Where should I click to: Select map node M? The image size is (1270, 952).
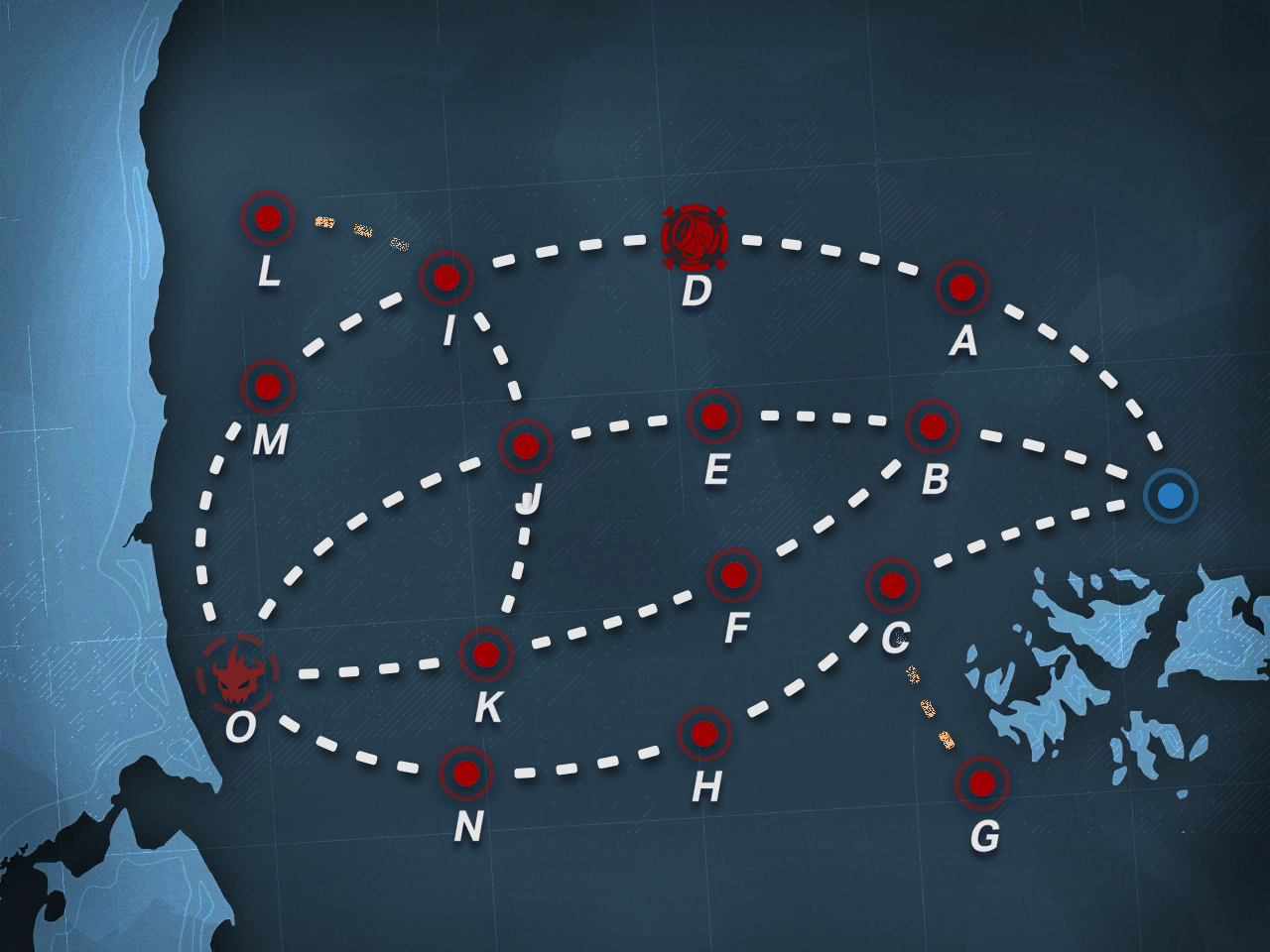click(x=268, y=387)
